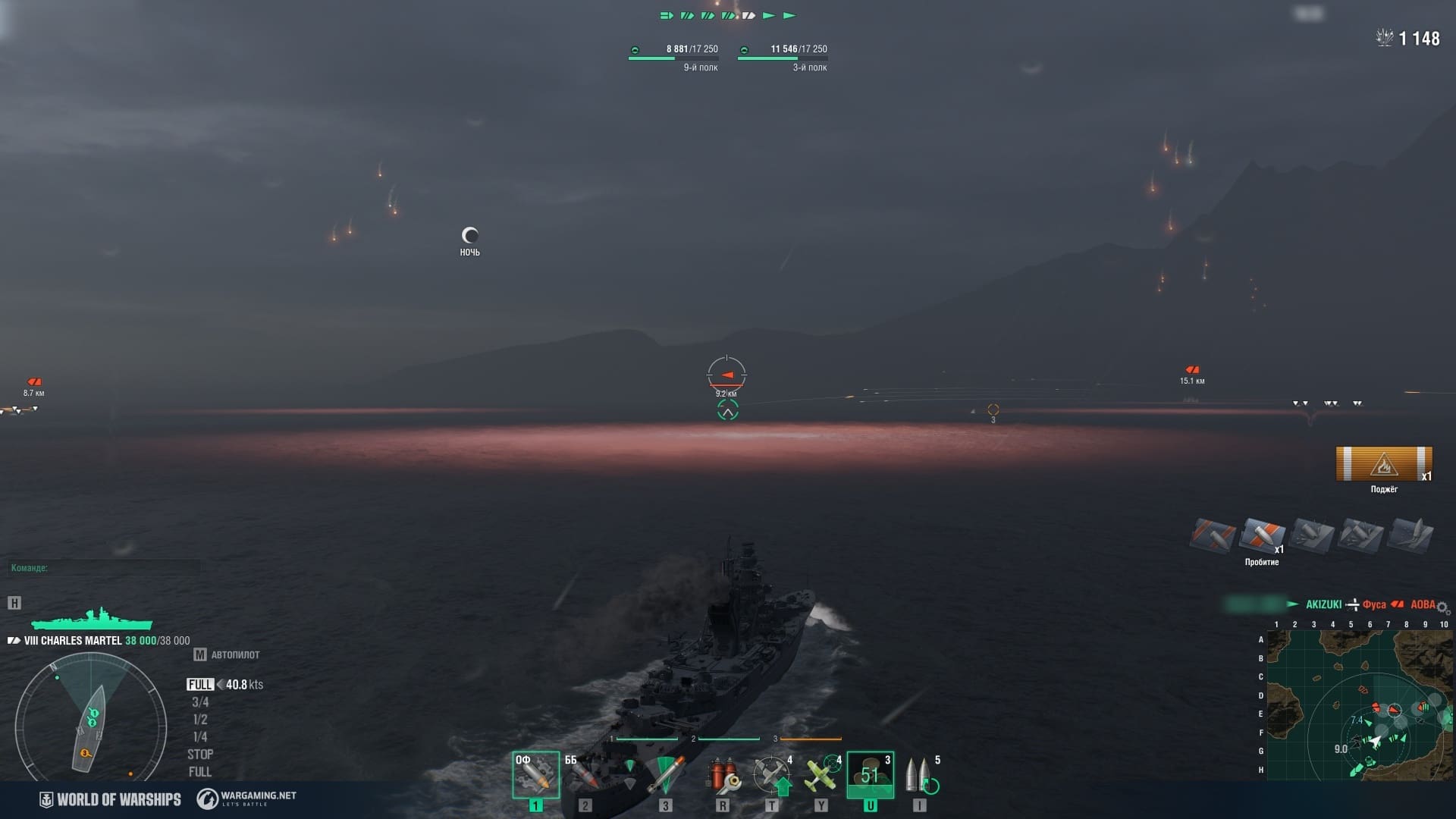Viewport: 1456px width, 819px height.
Task: Select the torpedo launcher slot
Action: point(665,774)
